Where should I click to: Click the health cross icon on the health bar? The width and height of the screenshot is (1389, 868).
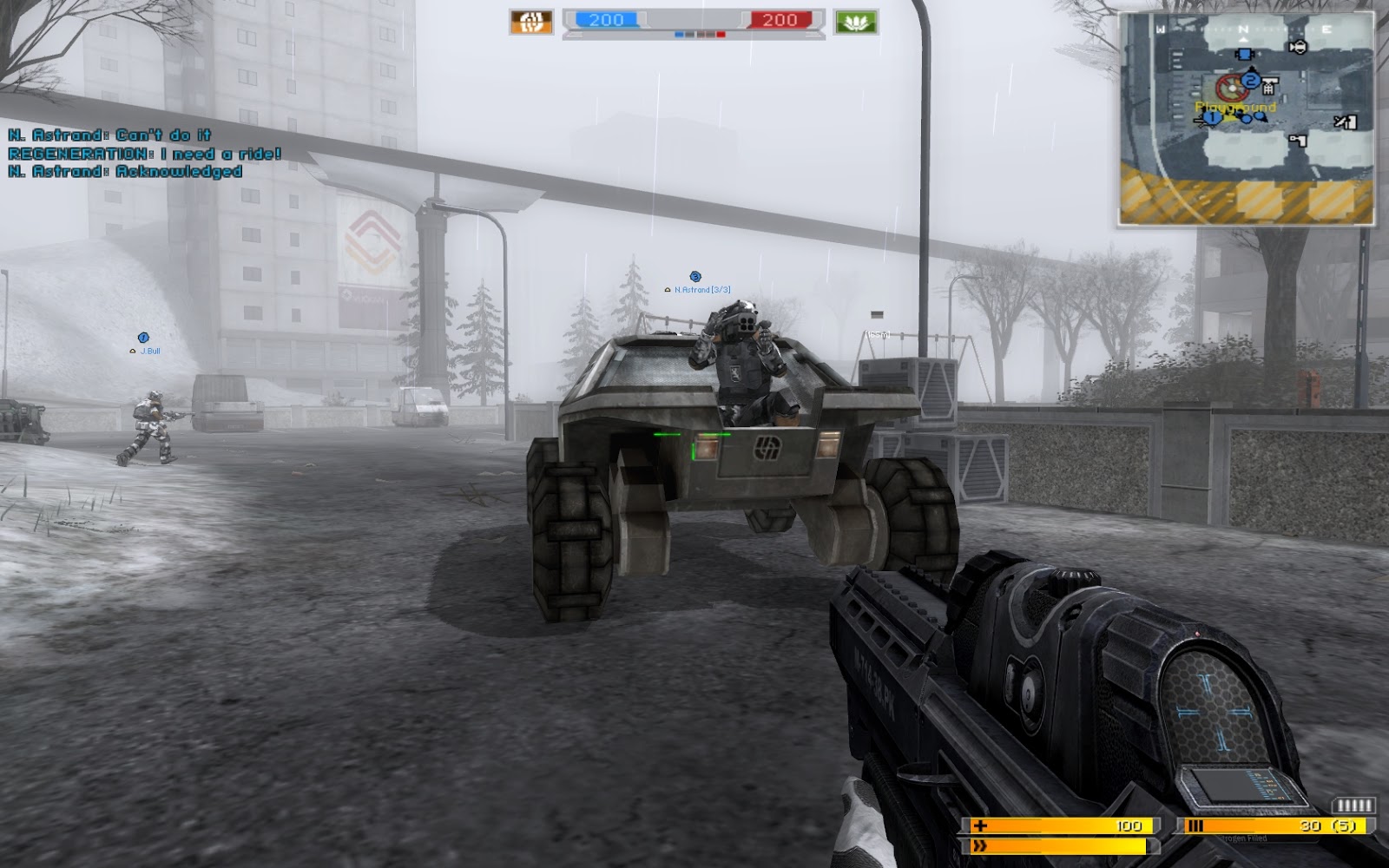coord(980,825)
